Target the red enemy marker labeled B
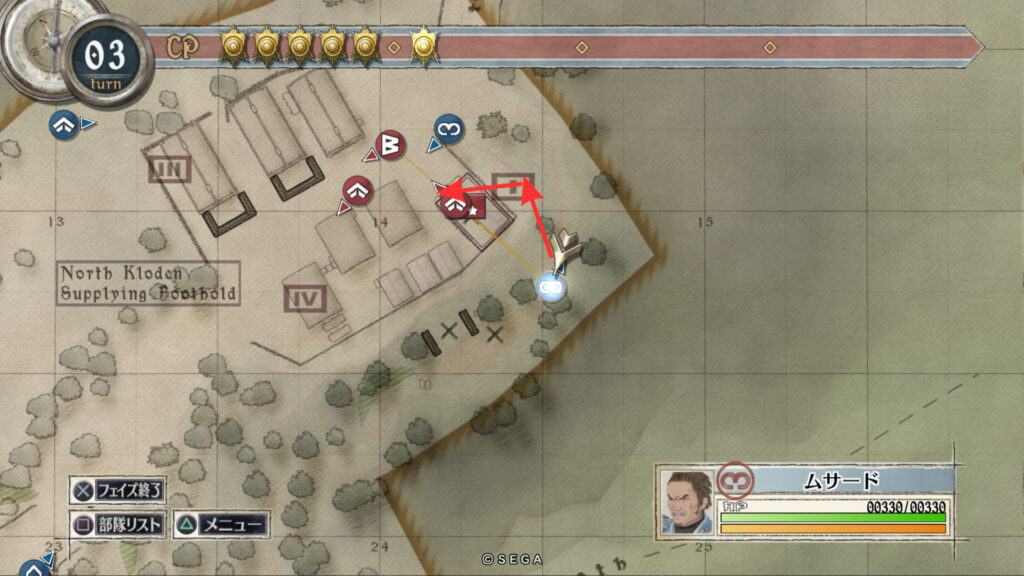The width and height of the screenshot is (1024, 576). click(x=390, y=146)
